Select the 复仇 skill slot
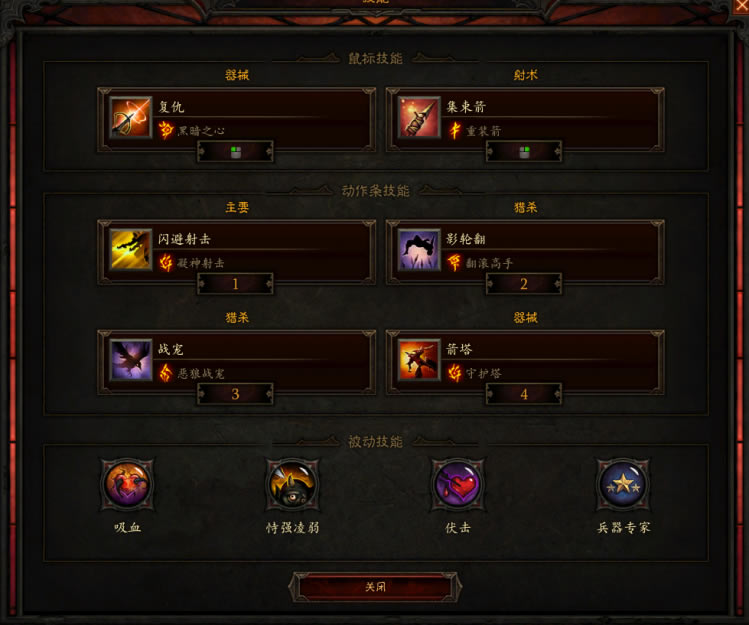This screenshot has height=625, width=749. [x=236, y=117]
